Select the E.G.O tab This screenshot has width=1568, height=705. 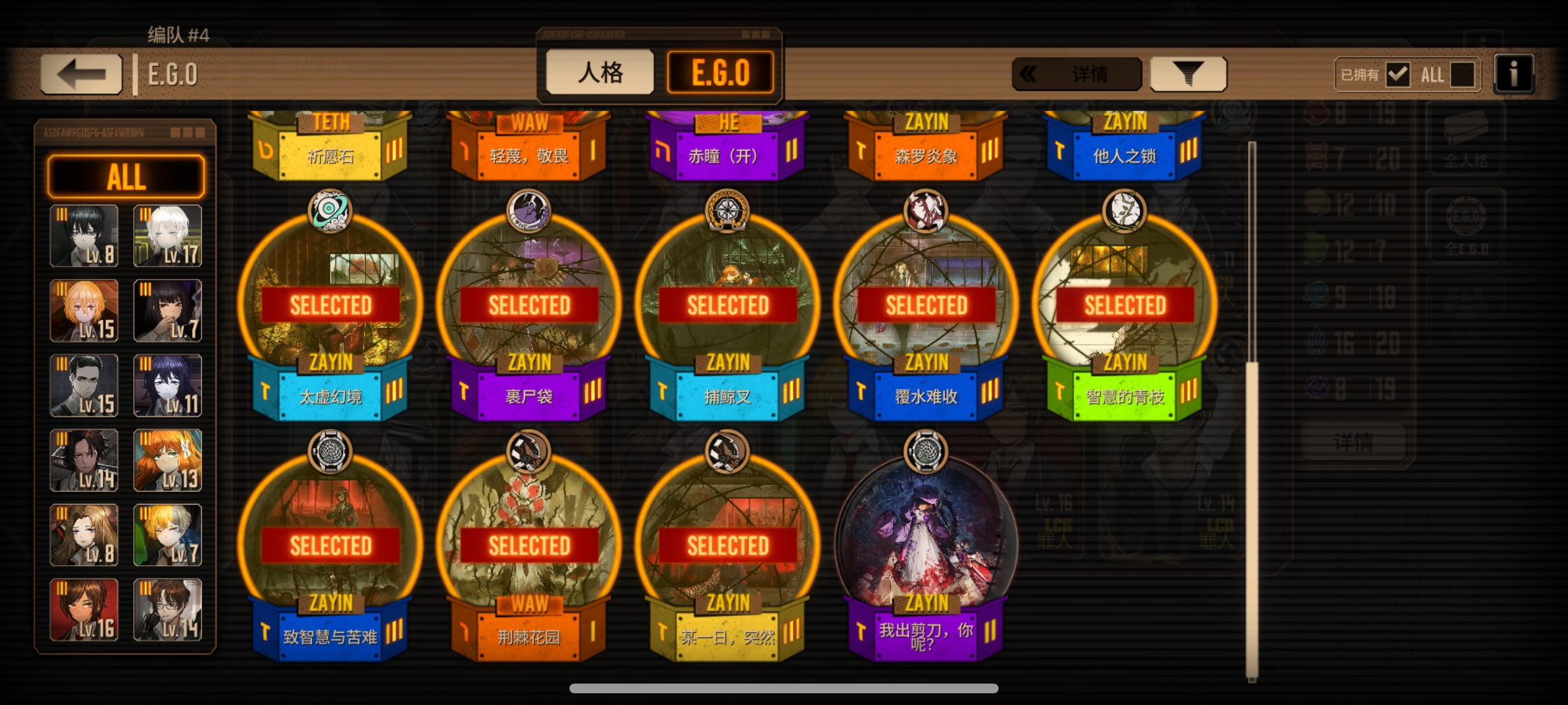(x=720, y=72)
